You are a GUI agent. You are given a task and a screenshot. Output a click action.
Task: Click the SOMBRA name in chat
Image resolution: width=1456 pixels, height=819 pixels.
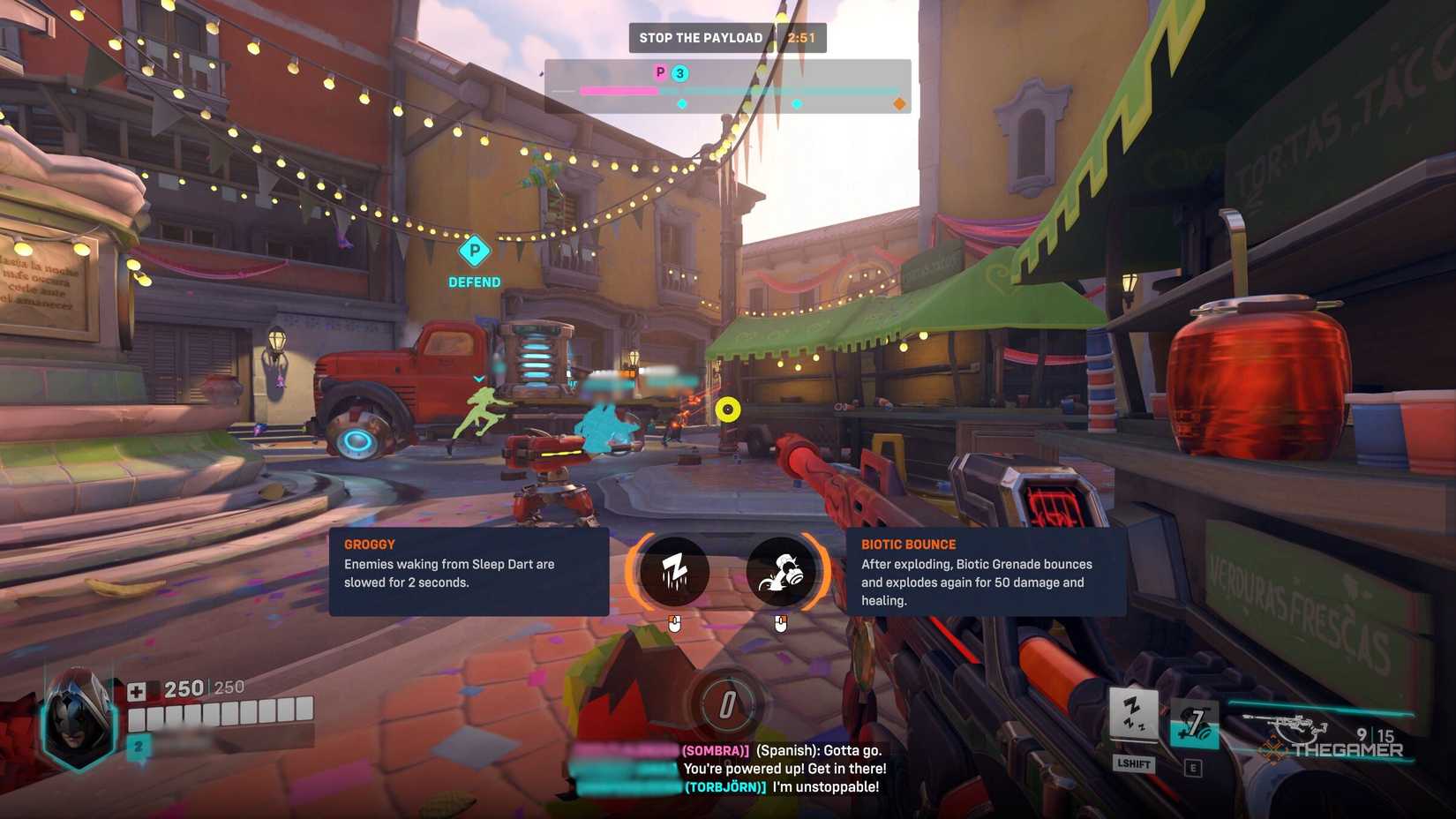[717, 749]
